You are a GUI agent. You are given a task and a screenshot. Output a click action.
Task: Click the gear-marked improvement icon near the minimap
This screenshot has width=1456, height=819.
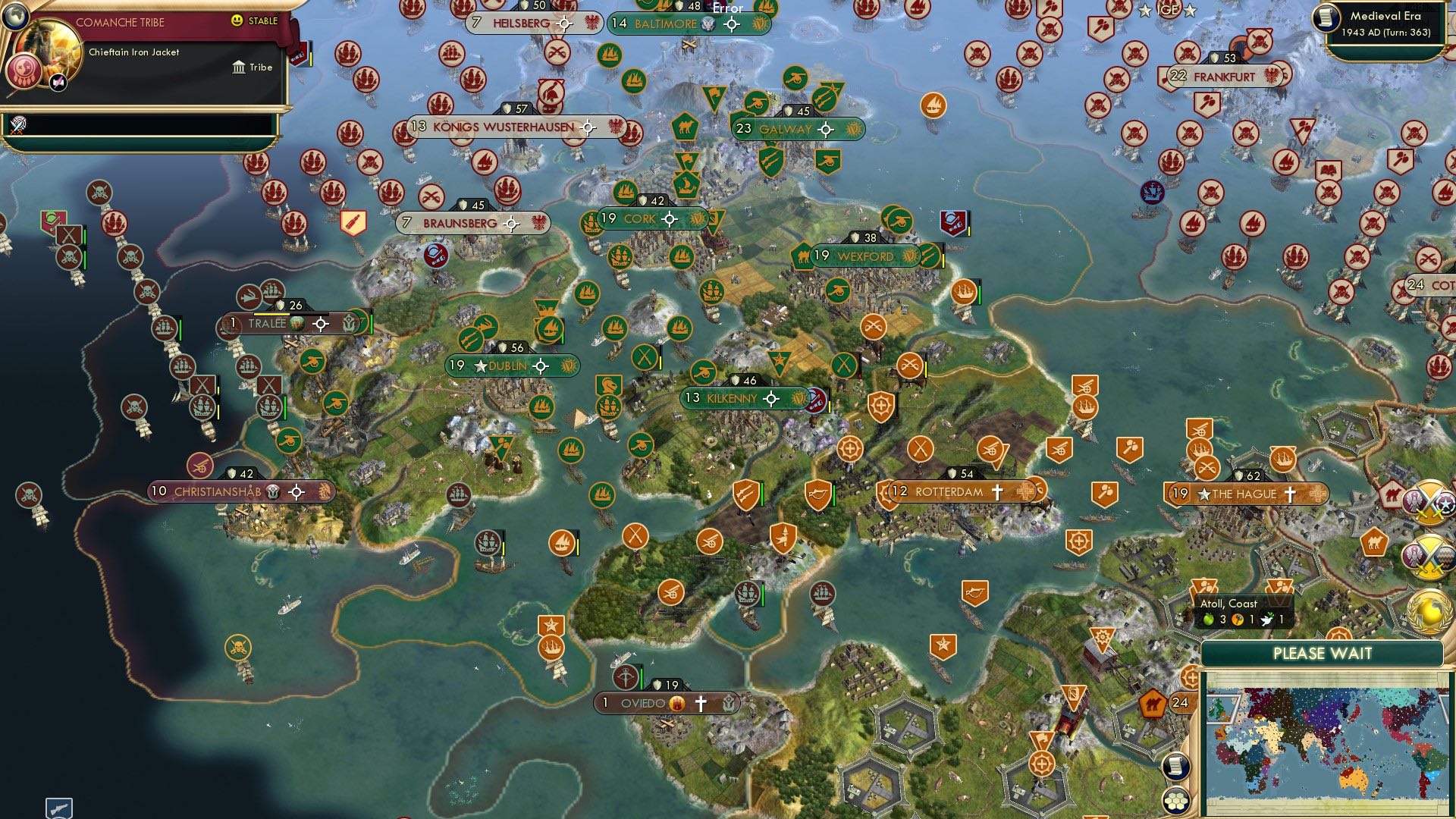pyautogui.click(x=1102, y=636)
